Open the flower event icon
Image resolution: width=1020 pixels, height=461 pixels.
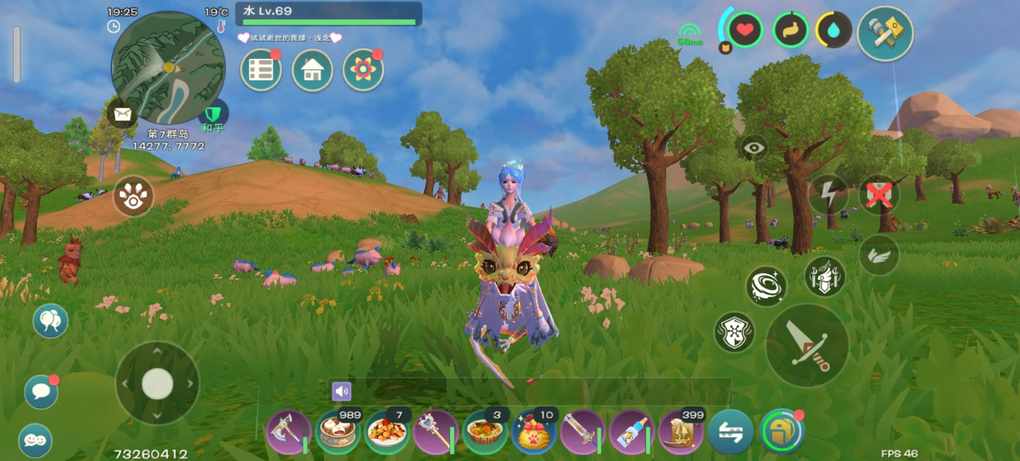tap(363, 70)
